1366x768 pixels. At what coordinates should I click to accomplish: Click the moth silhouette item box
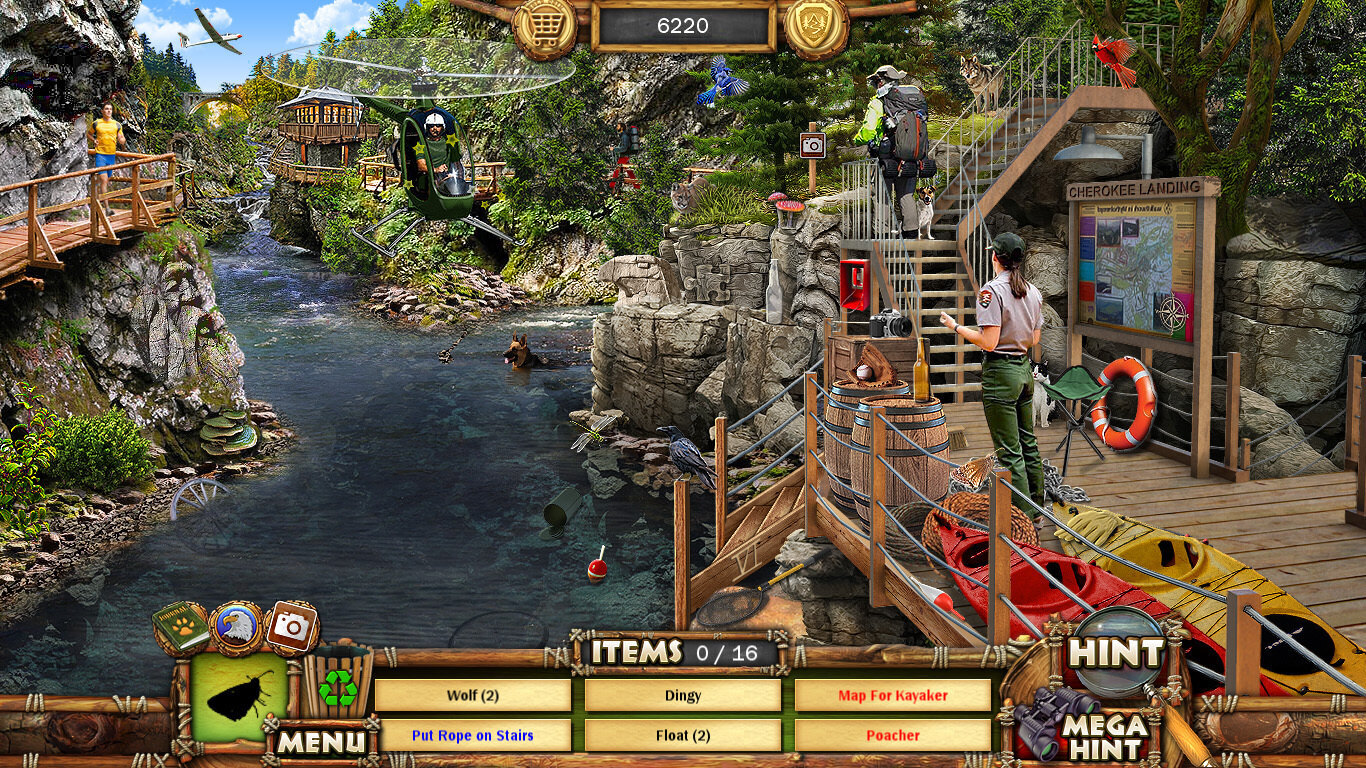point(240,697)
